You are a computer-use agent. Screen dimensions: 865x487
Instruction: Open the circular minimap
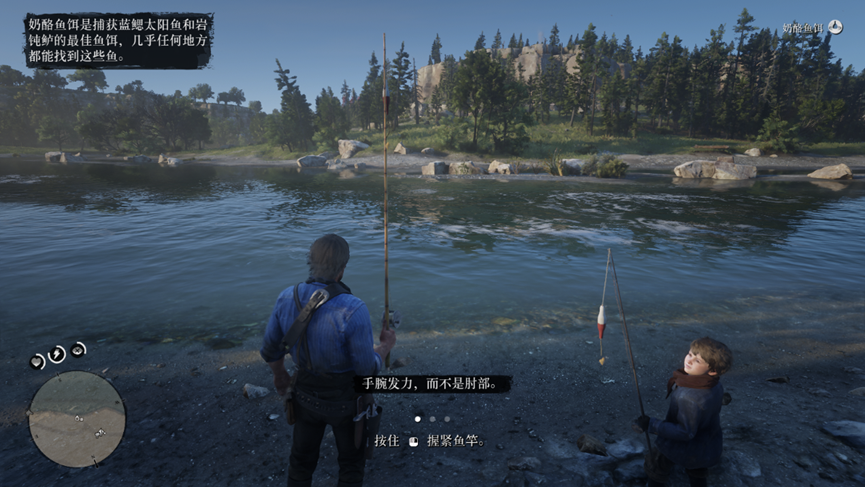pos(77,419)
